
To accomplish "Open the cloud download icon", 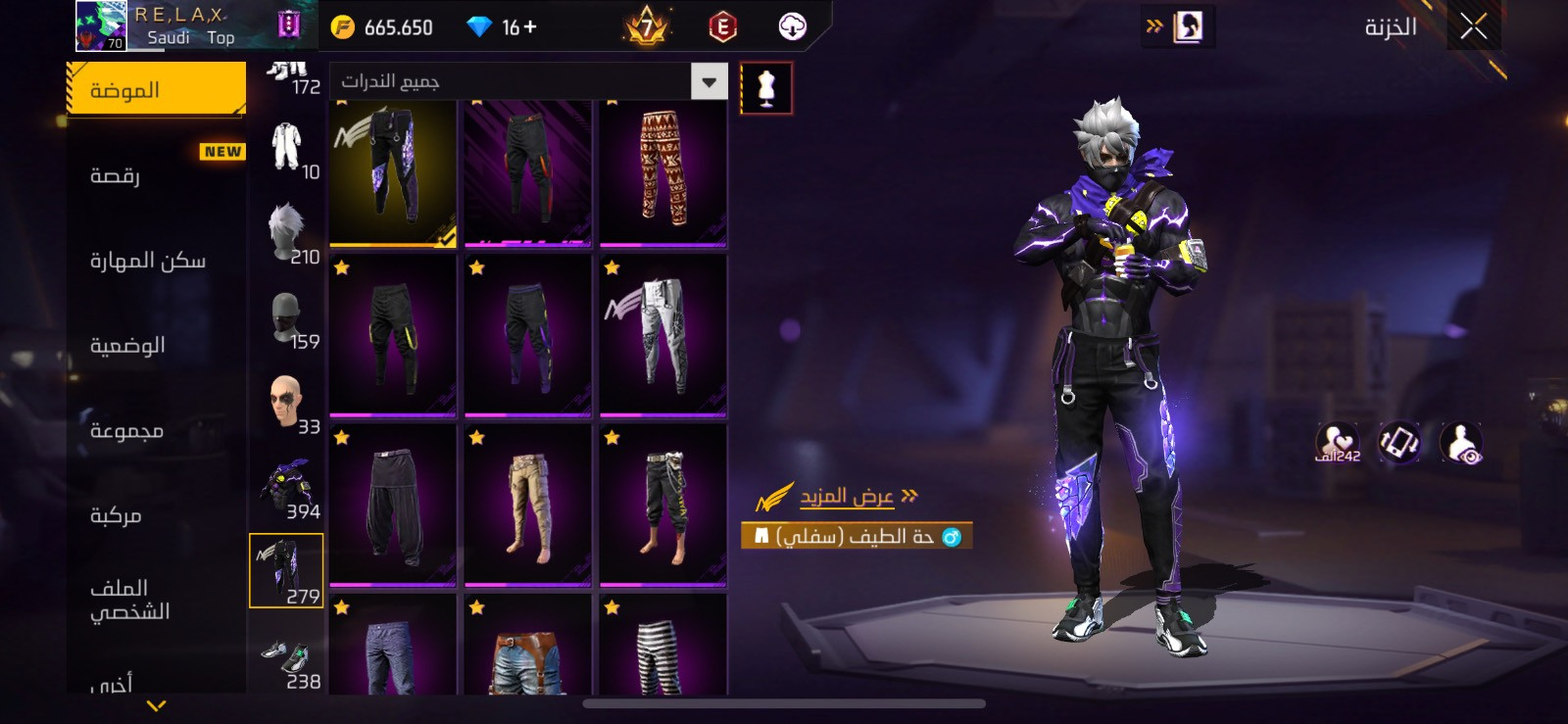I will (792, 27).
